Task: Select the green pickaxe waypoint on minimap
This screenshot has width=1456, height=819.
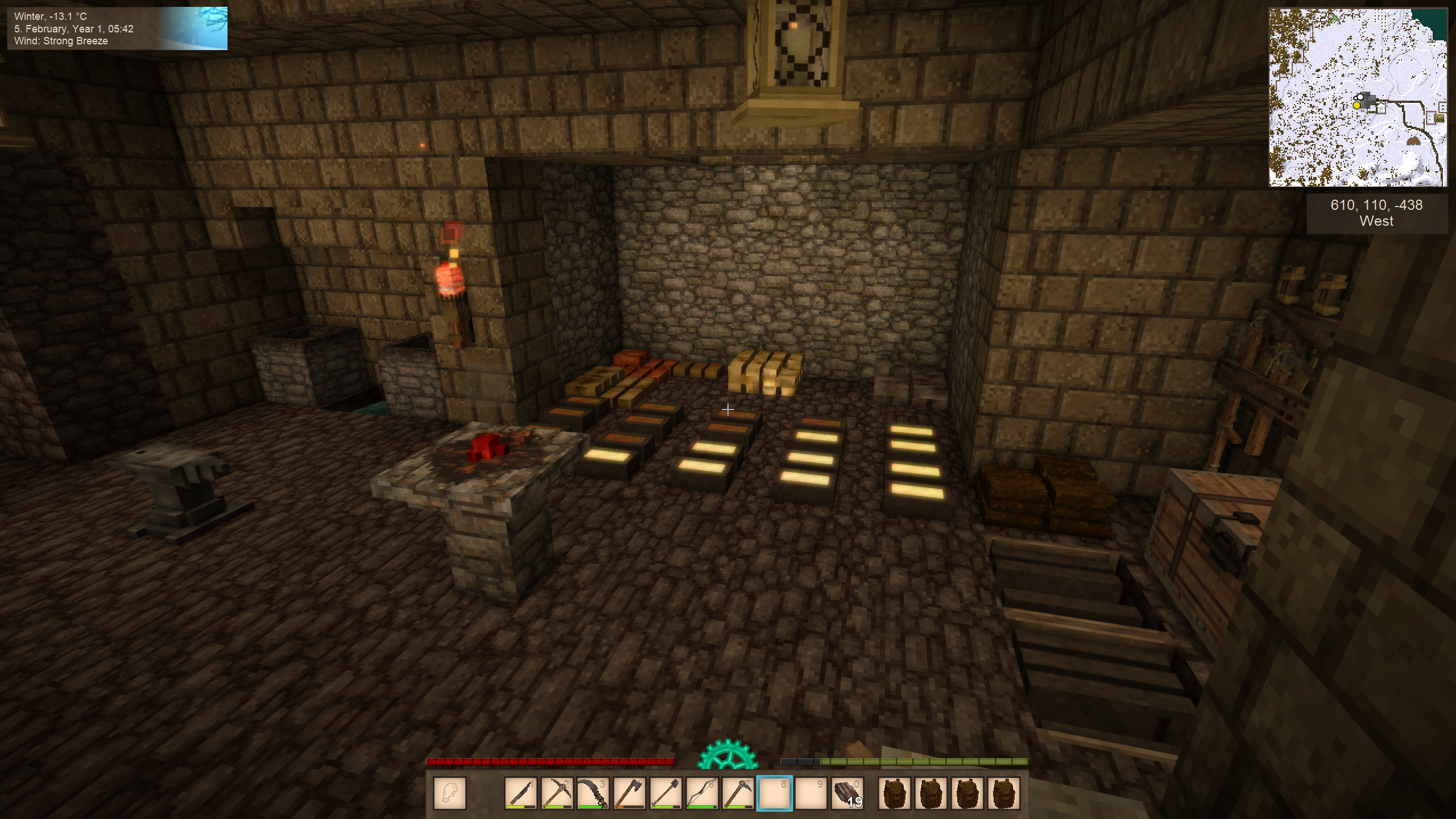Action: tap(1334, 19)
